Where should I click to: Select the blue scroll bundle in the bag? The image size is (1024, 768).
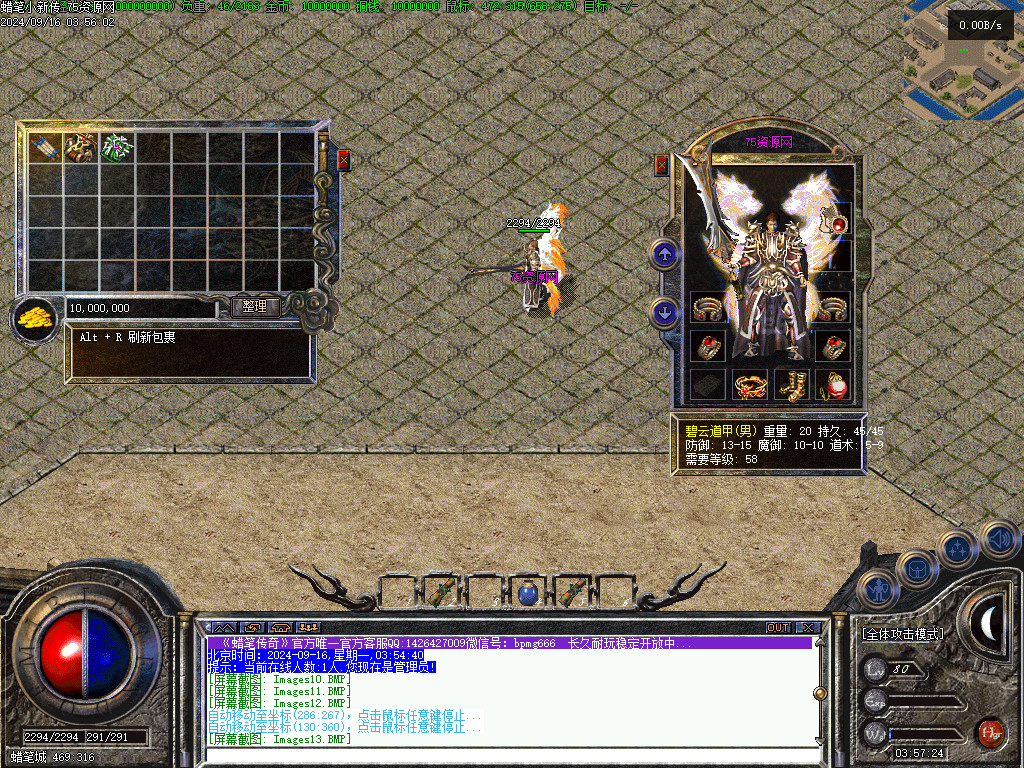click(x=44, y=147)
